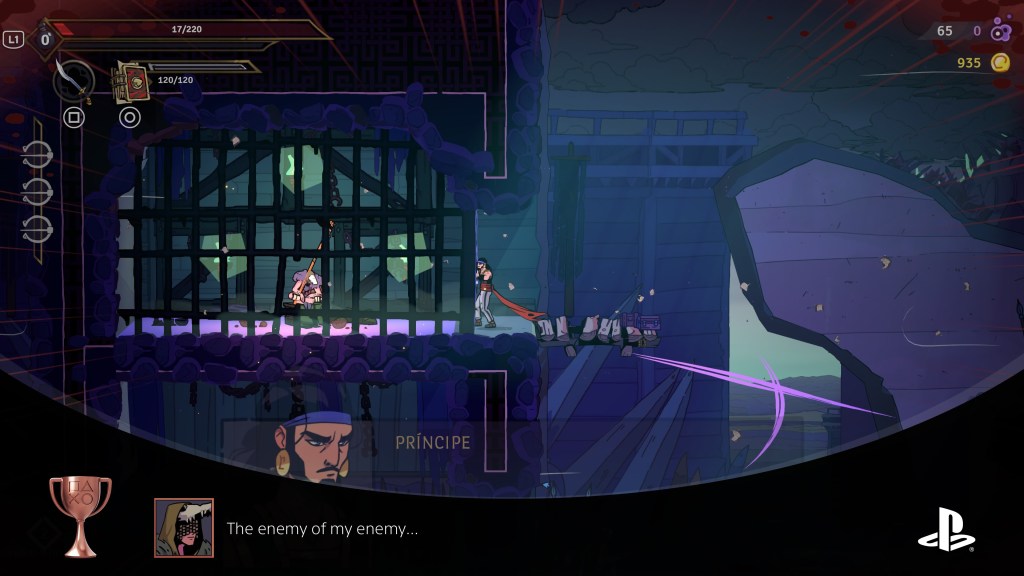Click the PlayStation logo in the overlay

pyautogui.click(x=946, y=529)
